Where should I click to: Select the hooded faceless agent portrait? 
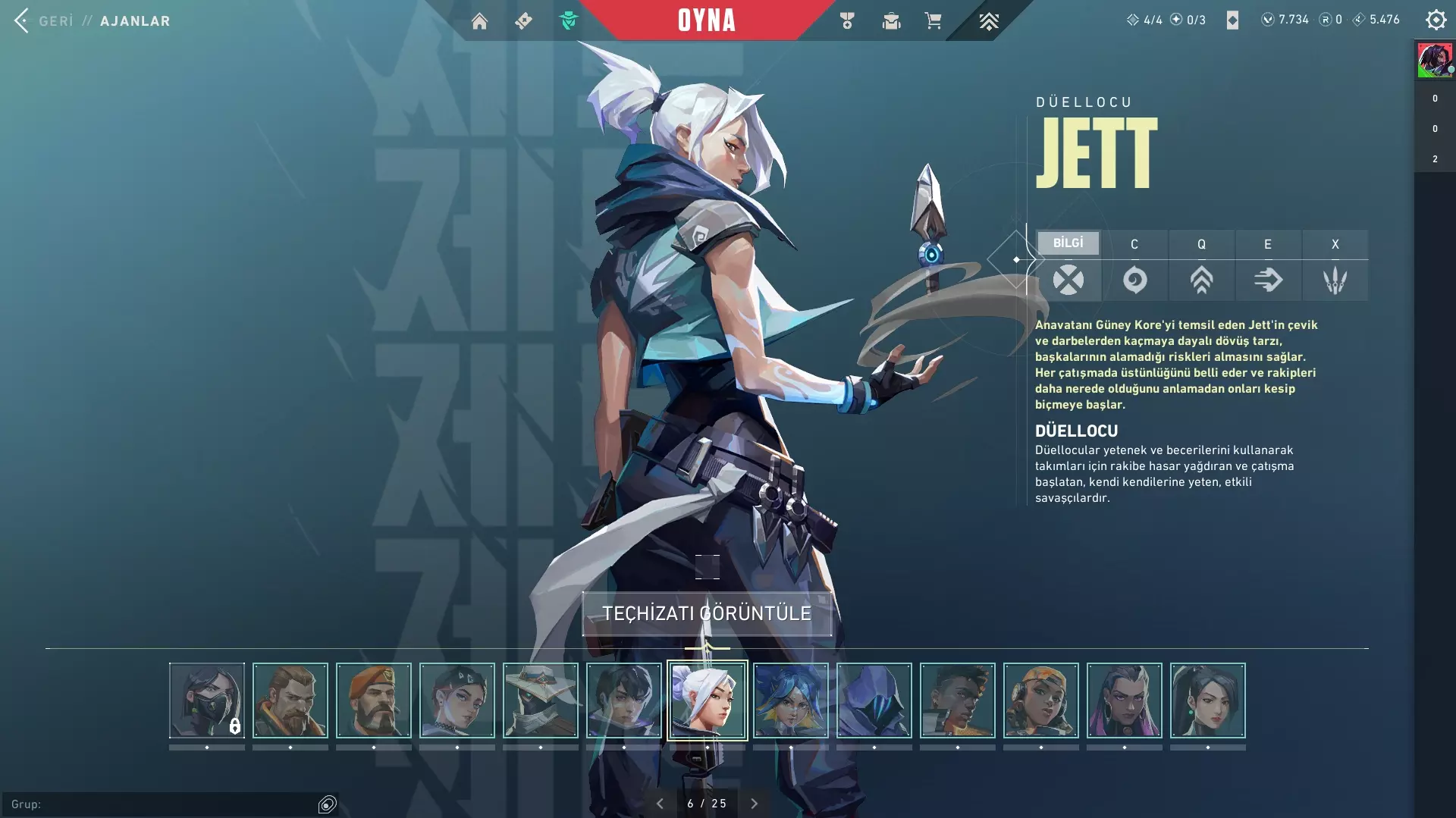point(874,700)
